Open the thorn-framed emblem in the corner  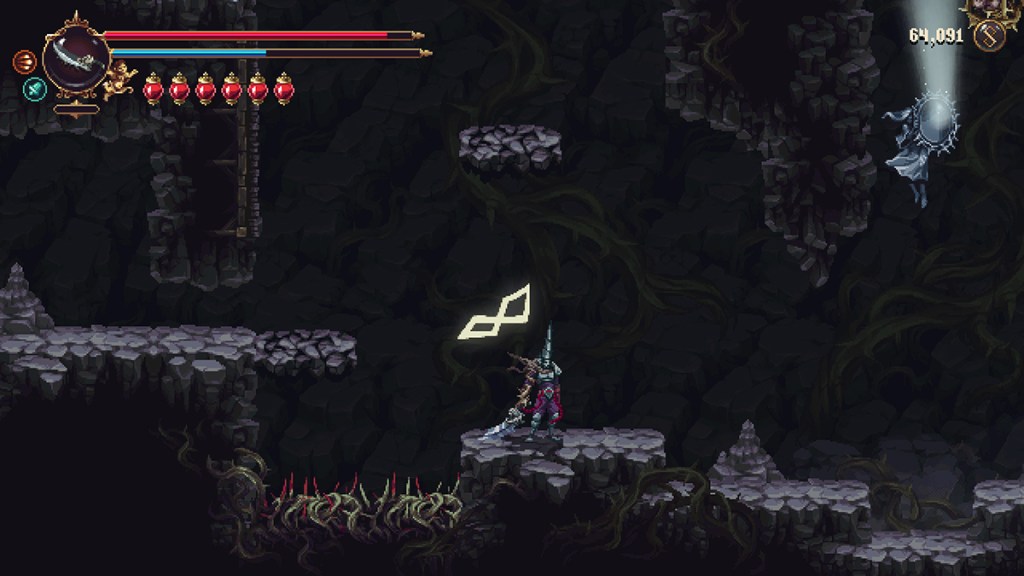992,8
